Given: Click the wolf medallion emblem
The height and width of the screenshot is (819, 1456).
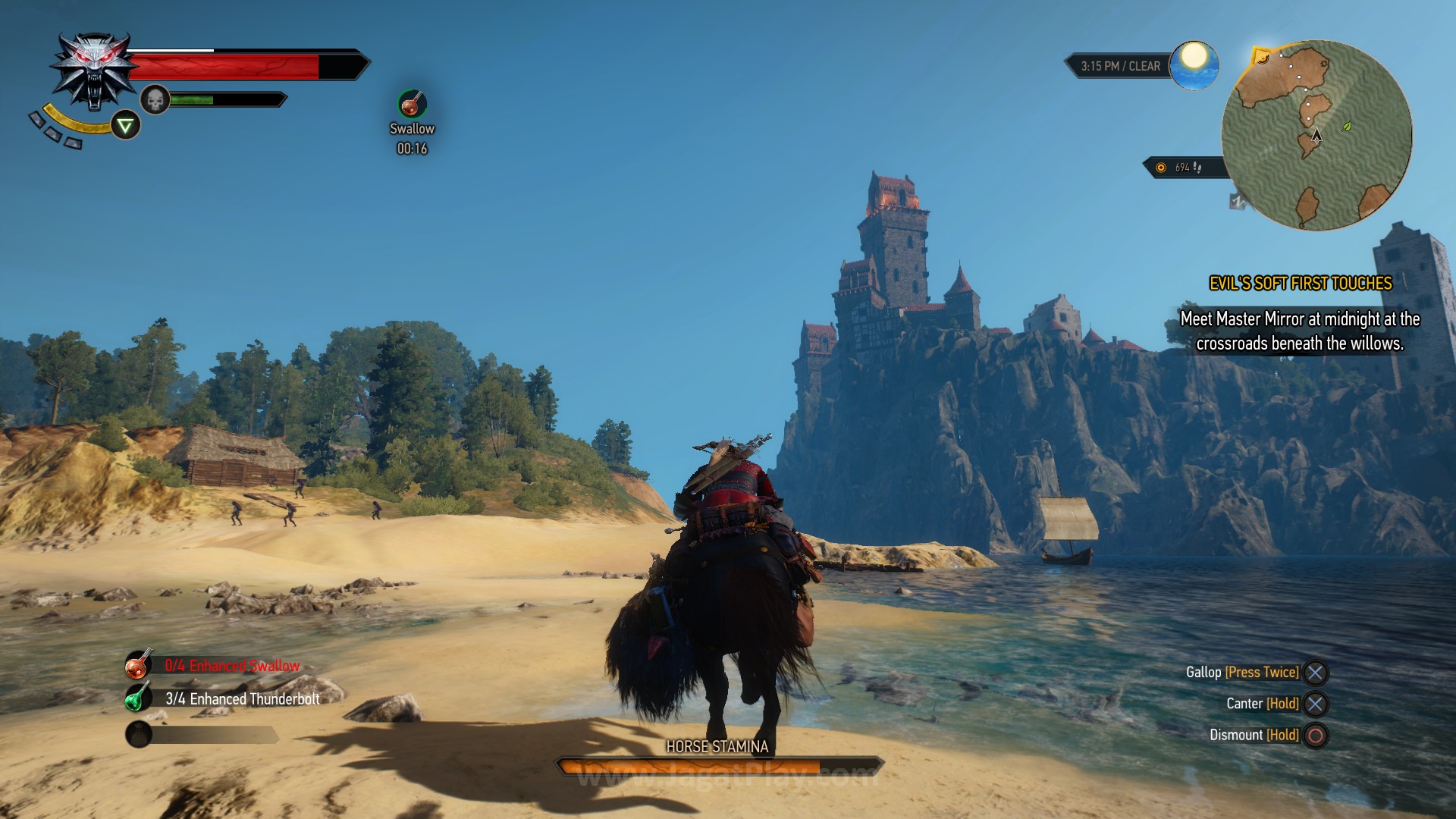Looking at the screenshot, I should coord(93,71).
